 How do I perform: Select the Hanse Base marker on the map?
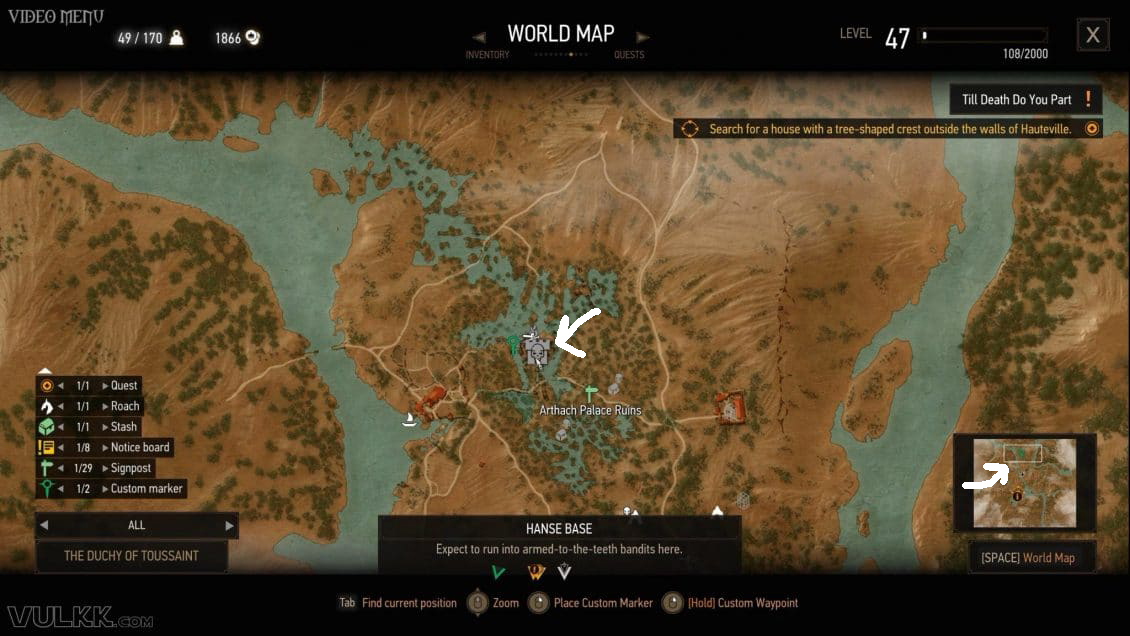[537, 351]
